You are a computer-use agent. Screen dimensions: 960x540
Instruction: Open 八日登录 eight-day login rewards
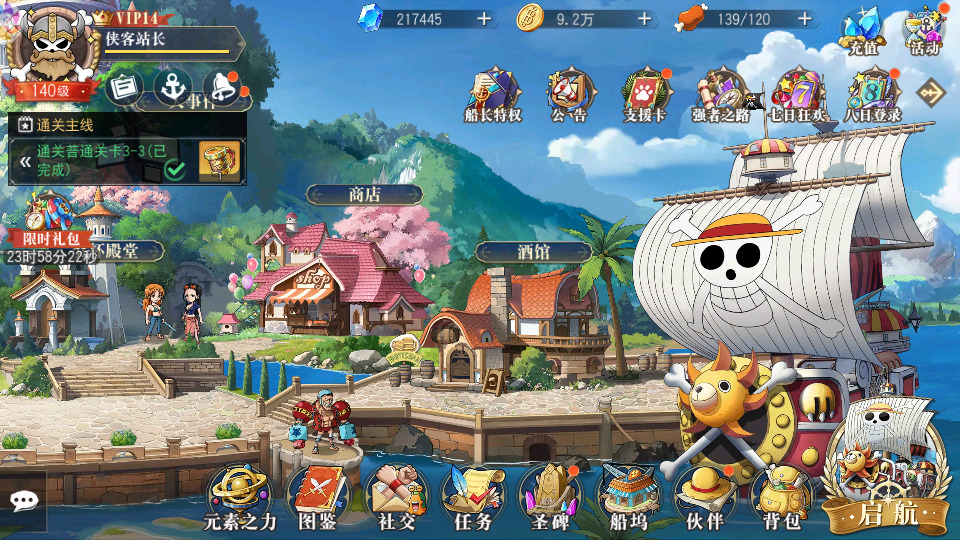(872, 94)
